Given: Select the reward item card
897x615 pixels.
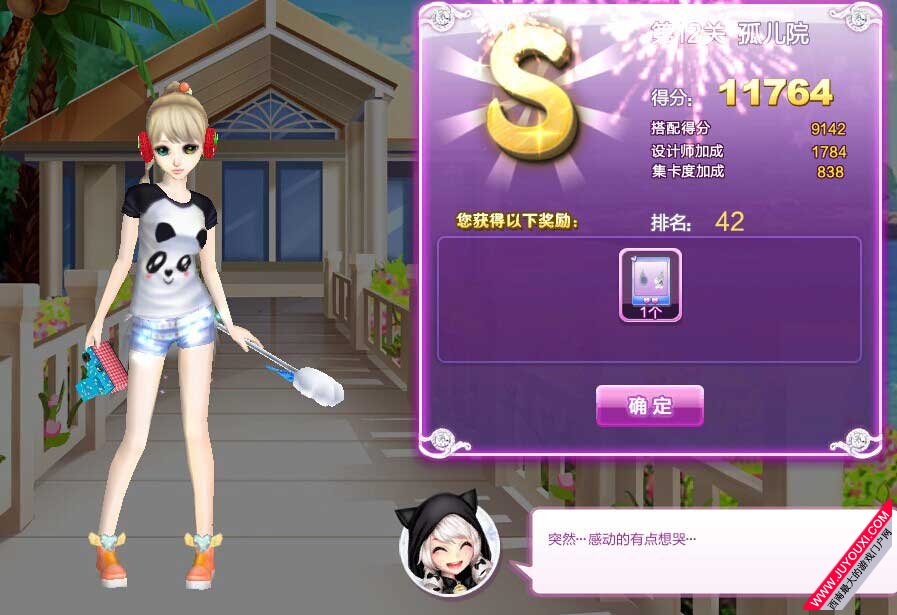Looking at the screenshot, I should tap(650, 285).
